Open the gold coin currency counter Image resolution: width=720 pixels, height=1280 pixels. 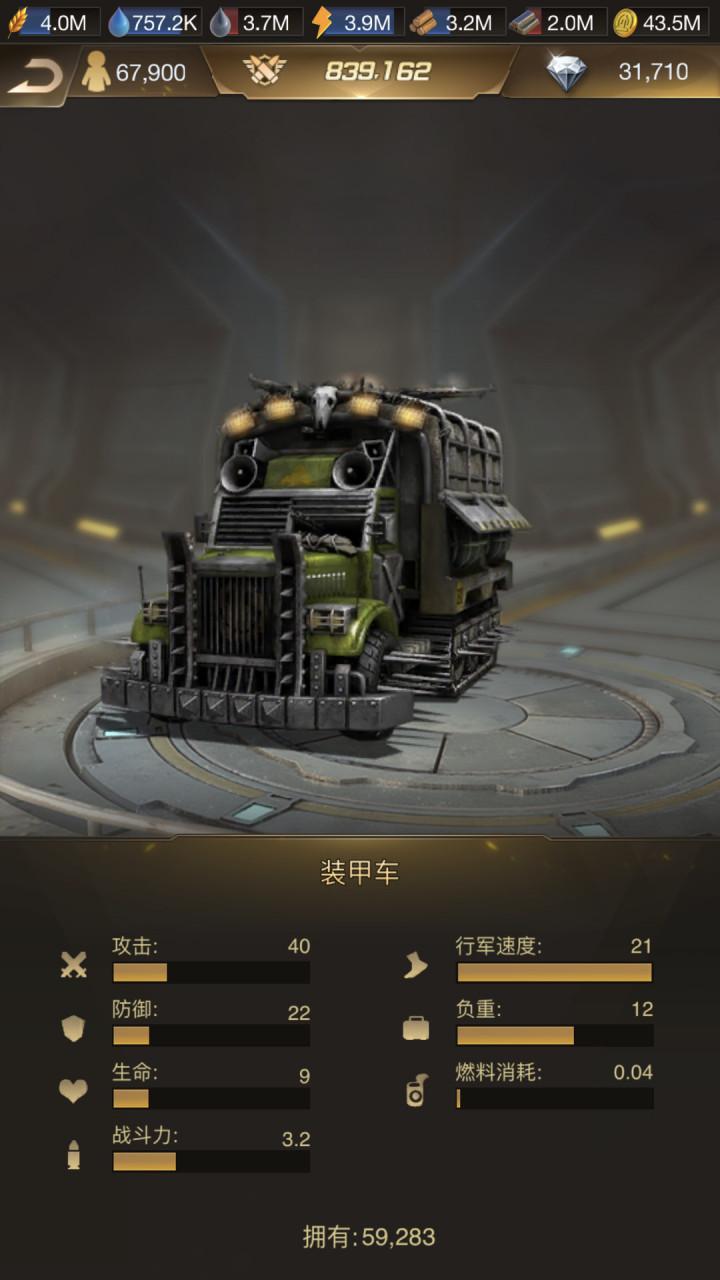(x=658, y=22)
